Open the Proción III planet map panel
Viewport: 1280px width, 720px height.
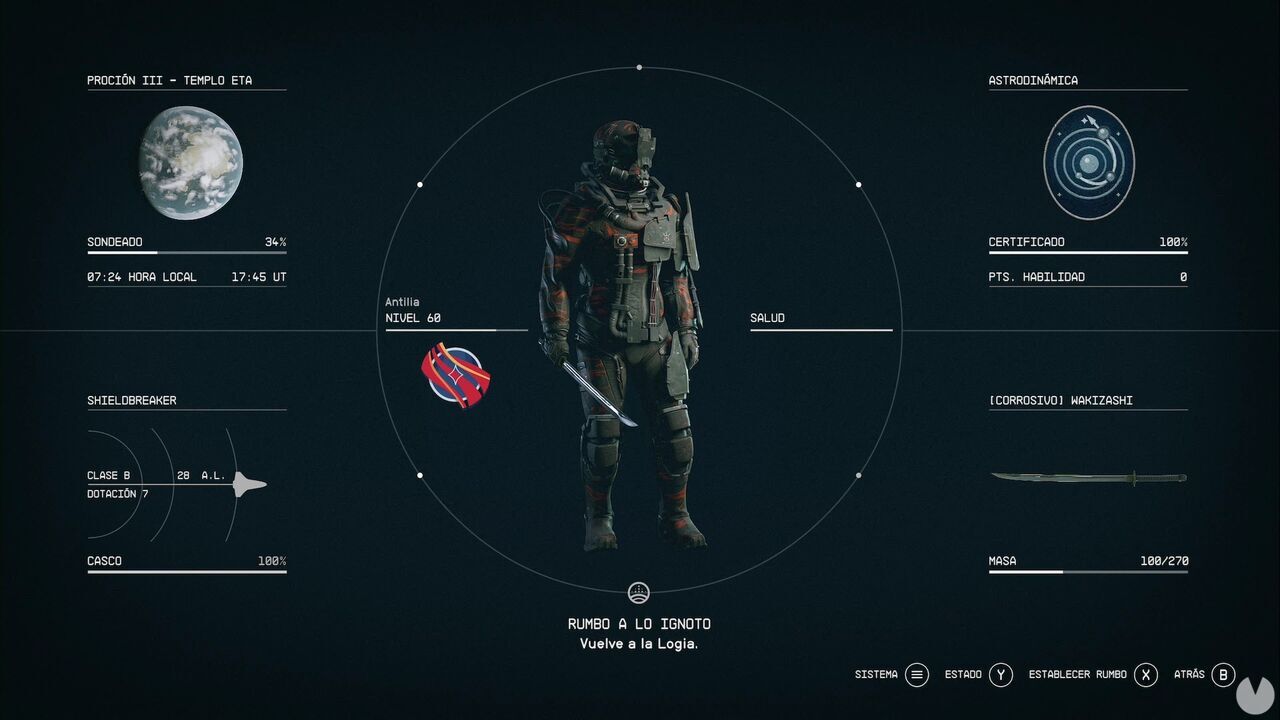pos(169,81)
